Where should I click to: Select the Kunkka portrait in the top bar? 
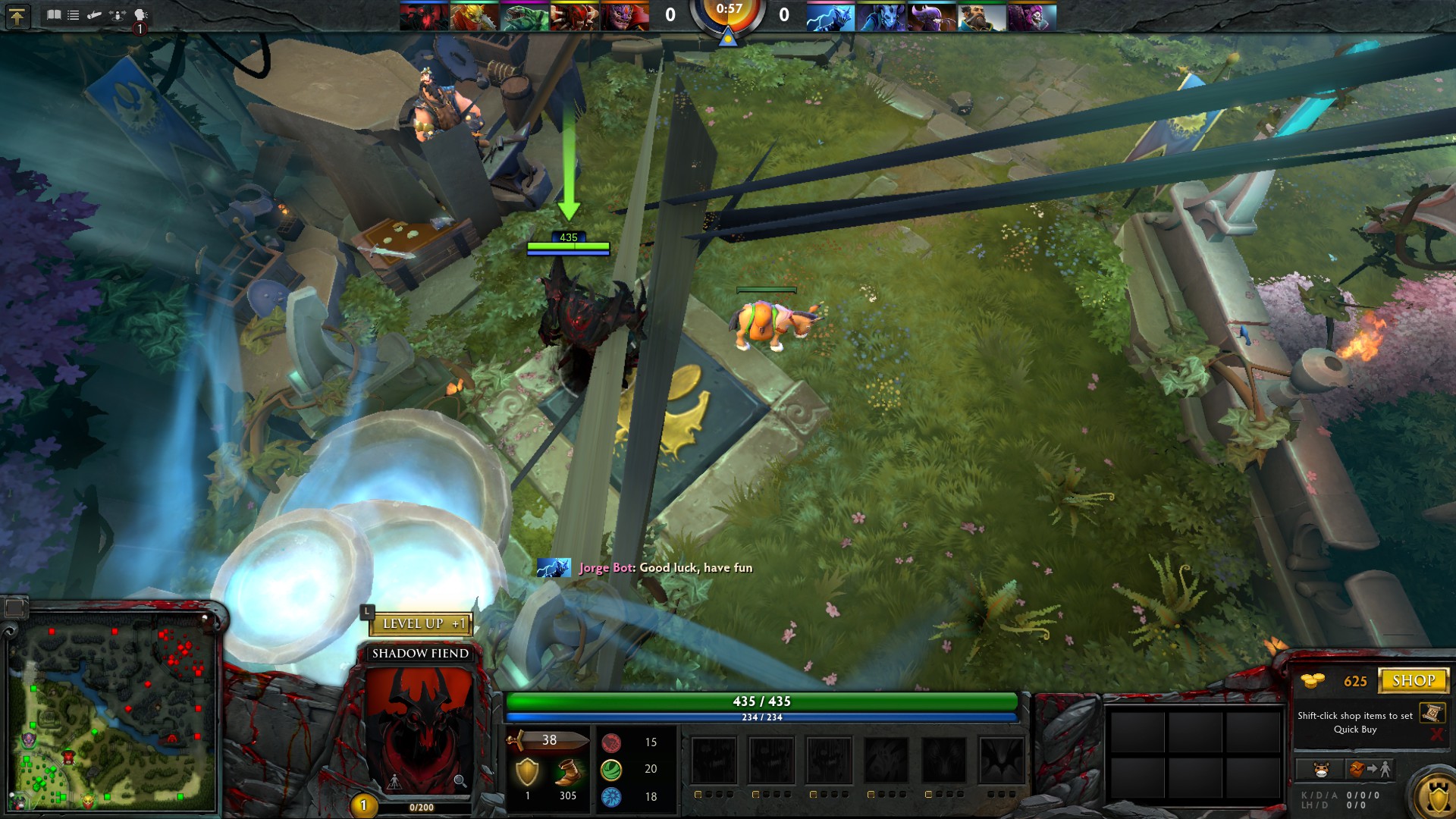coord(981,17)
